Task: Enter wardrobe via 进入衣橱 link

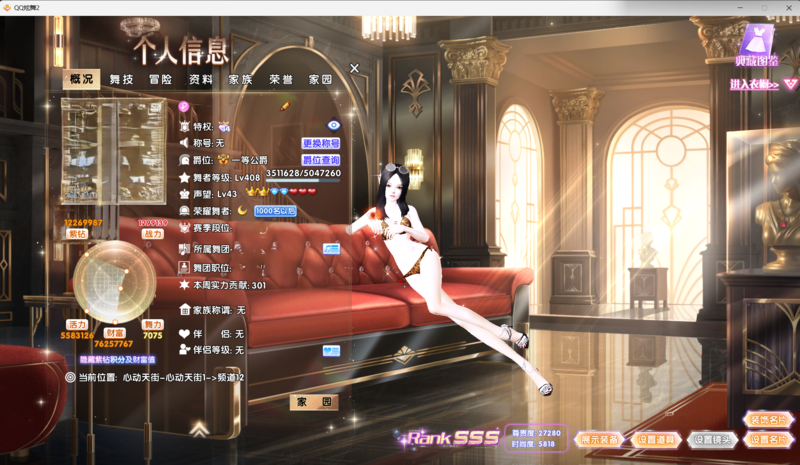Action: pyautogui.click(x=757, y=85)
